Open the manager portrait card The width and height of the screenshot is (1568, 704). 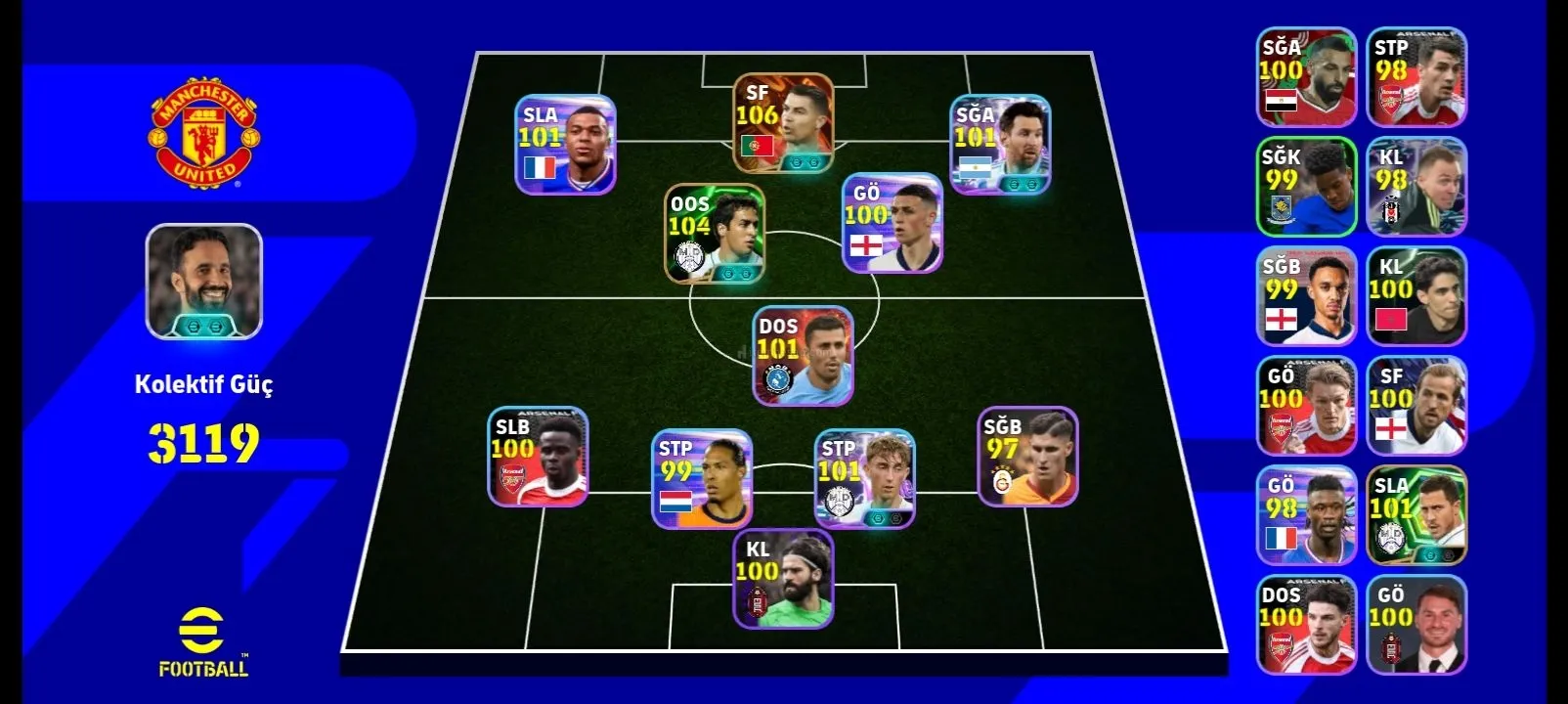pos(203,282)
